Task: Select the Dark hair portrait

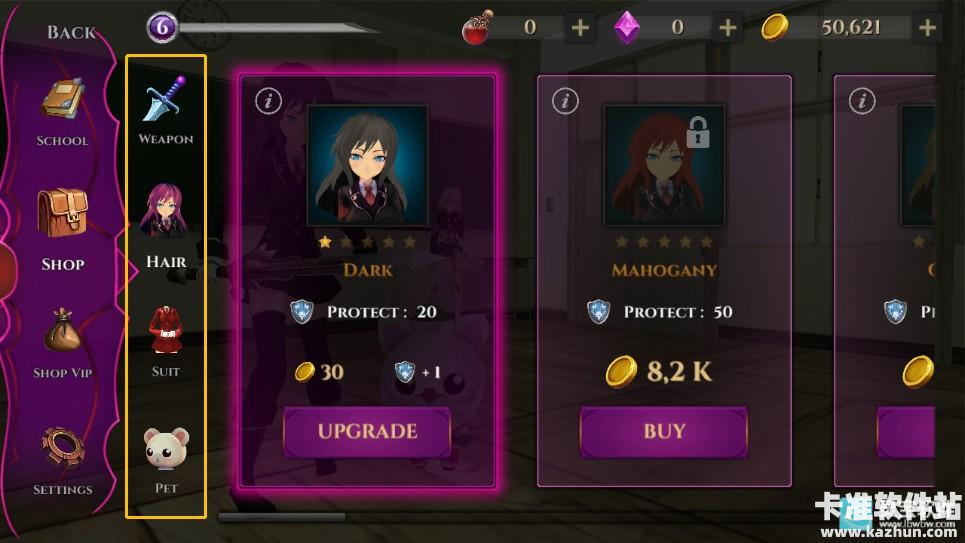Action: 367,165
